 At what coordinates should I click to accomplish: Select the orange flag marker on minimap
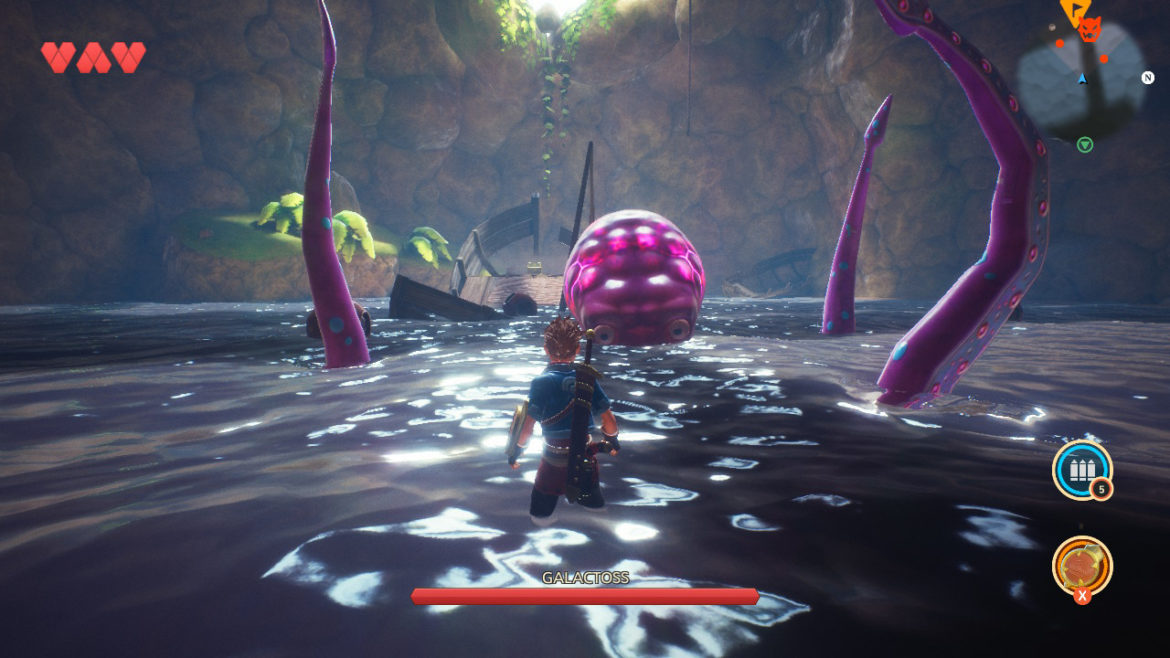pos(1074,11)
